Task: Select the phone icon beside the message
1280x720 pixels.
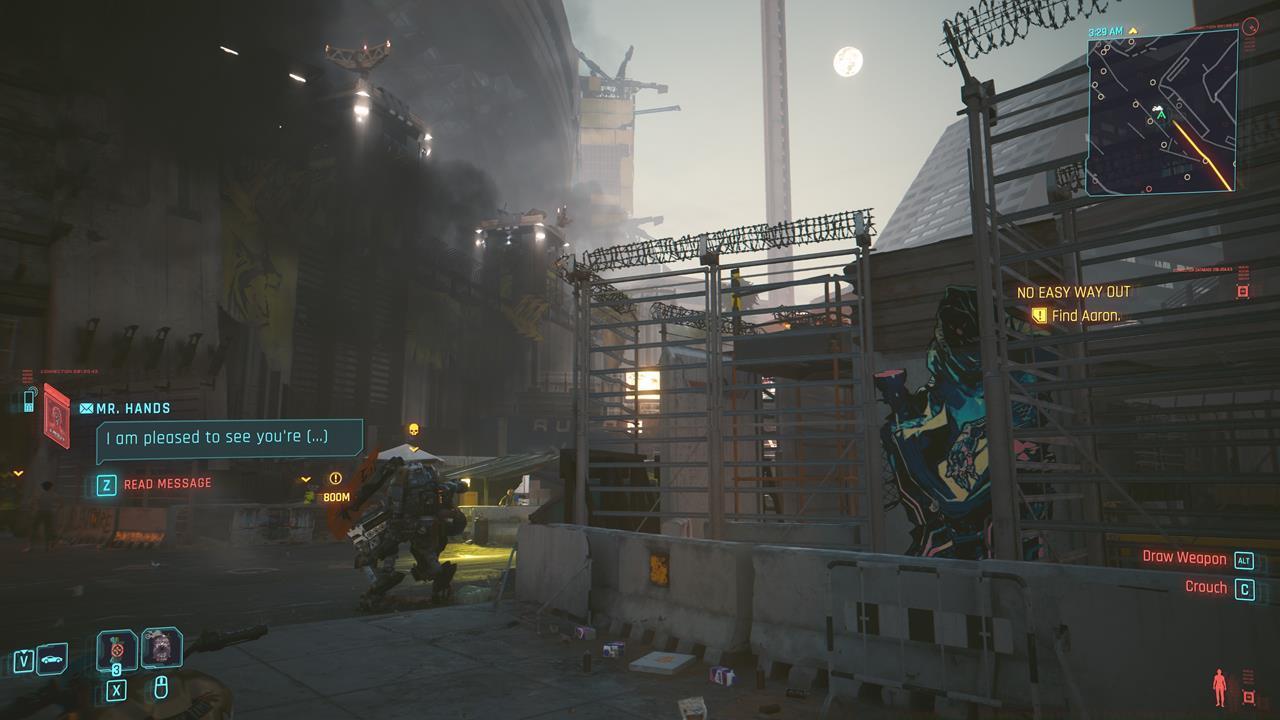Action: tap(28, 401)
